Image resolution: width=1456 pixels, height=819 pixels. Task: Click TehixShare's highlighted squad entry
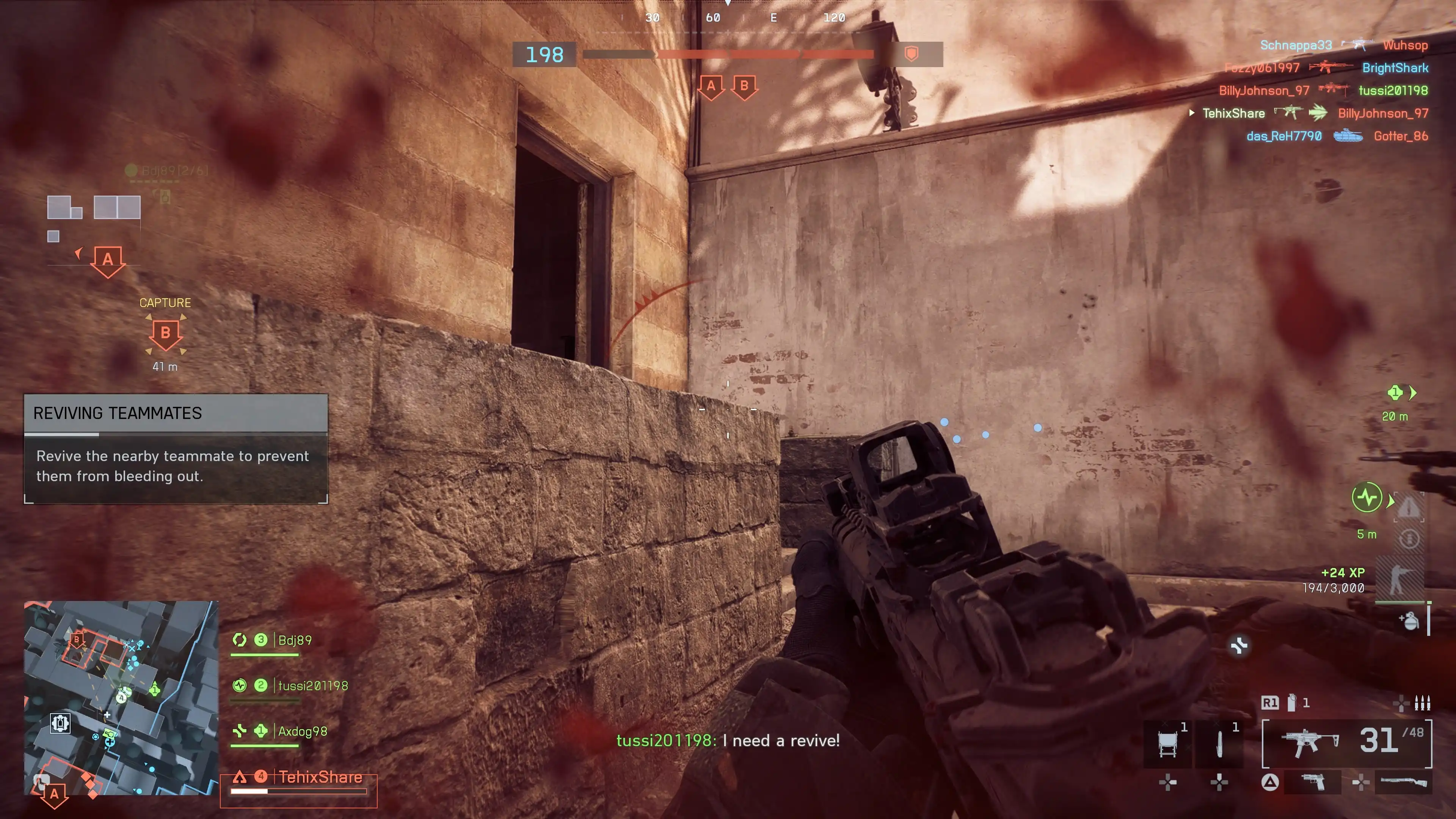pos(320,778)
